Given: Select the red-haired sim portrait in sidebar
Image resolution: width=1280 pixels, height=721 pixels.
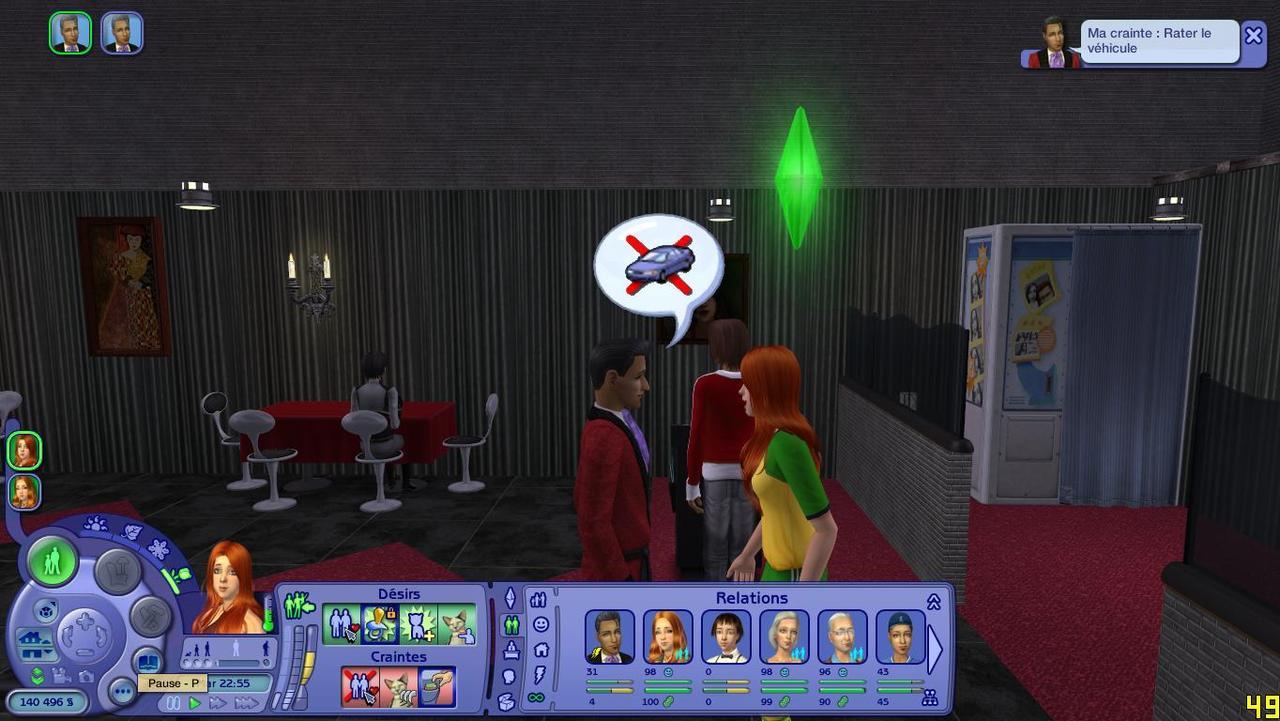Looking at the screenshot, I should click(24, 451).
